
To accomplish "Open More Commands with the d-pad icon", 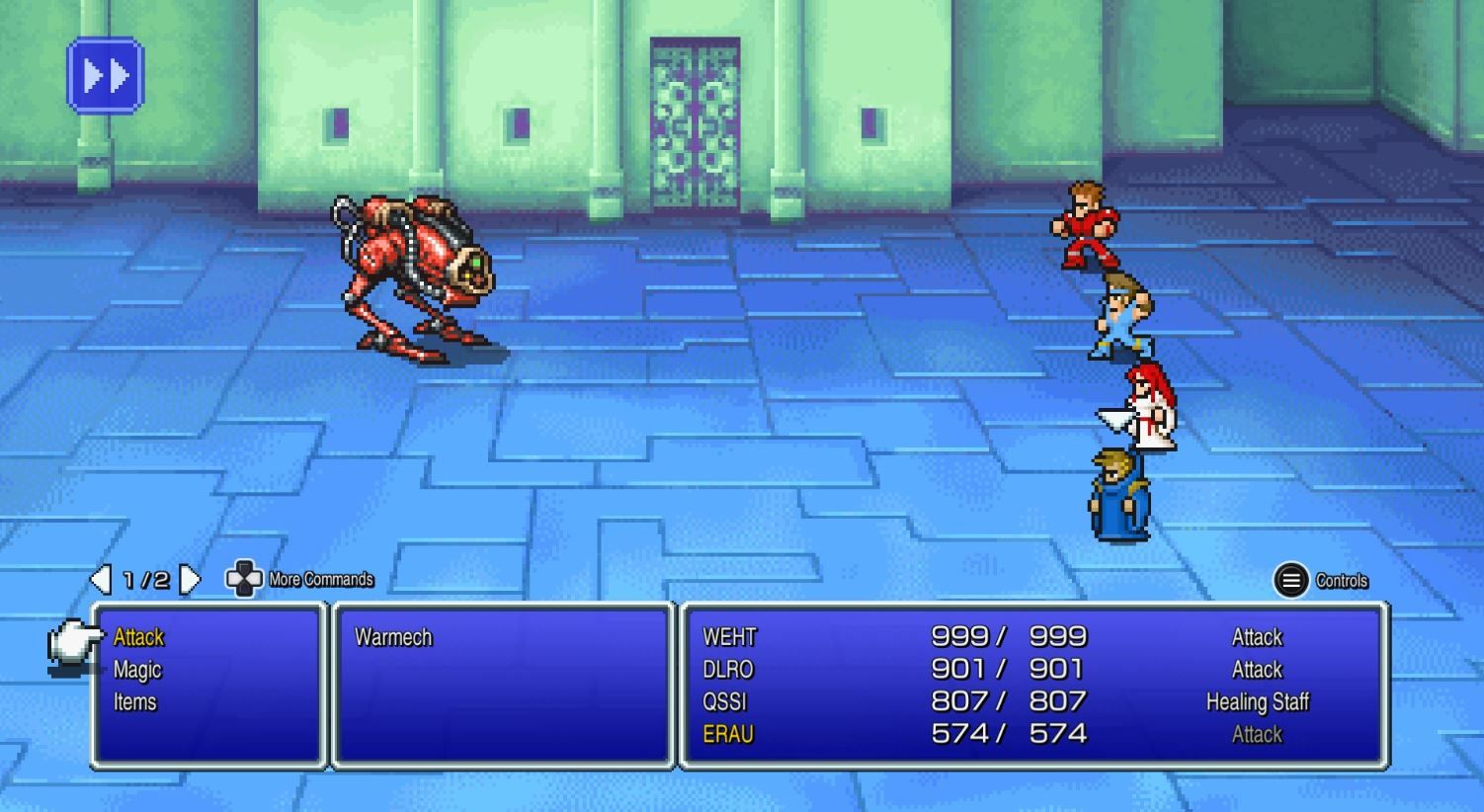I will (x=242, y=579).
